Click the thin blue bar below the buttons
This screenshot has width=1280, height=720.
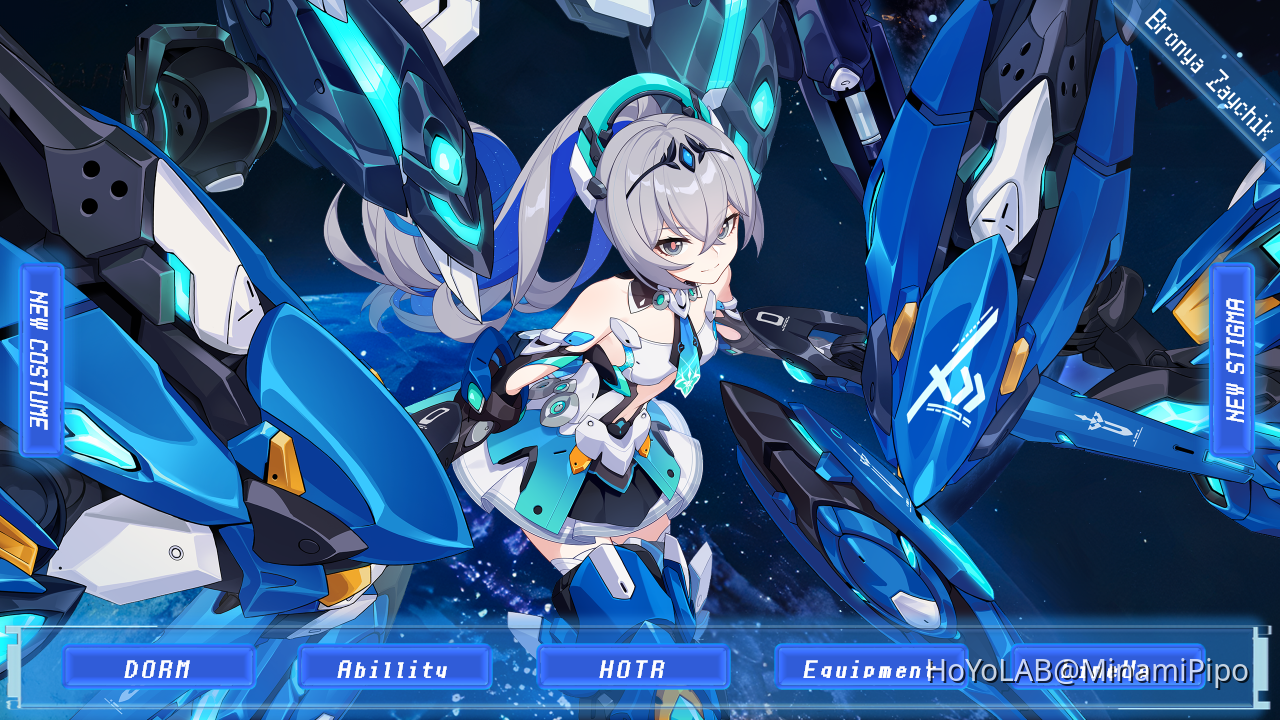click(x=640, y=706)
